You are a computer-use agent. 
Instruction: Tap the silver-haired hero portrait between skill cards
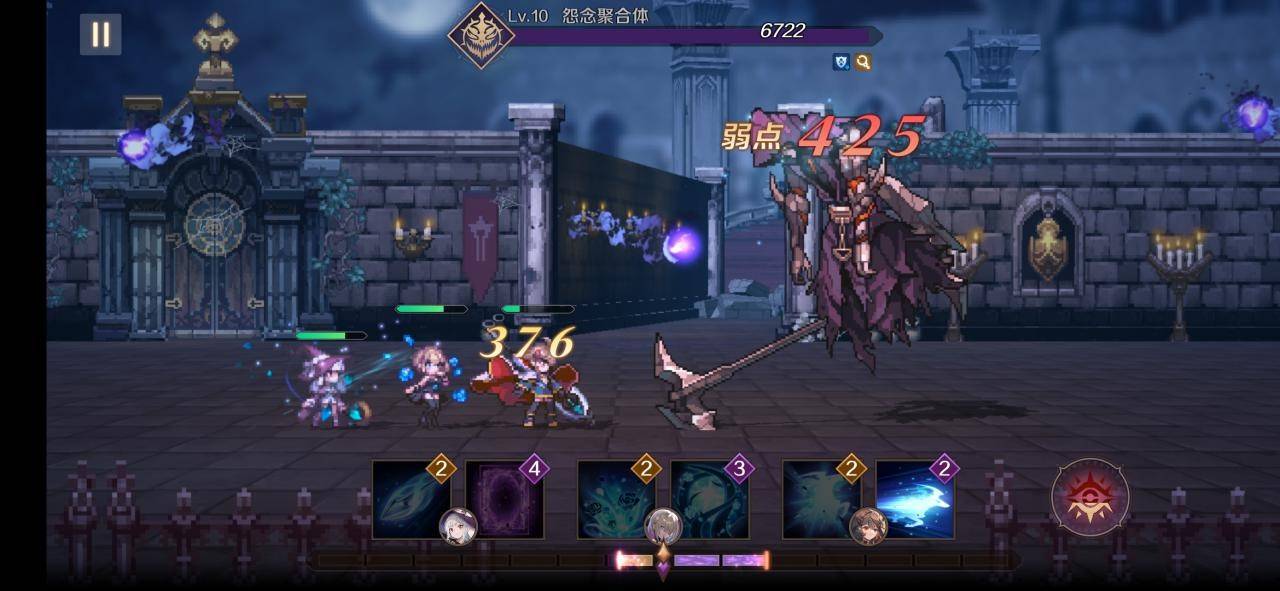coord(663,525)
